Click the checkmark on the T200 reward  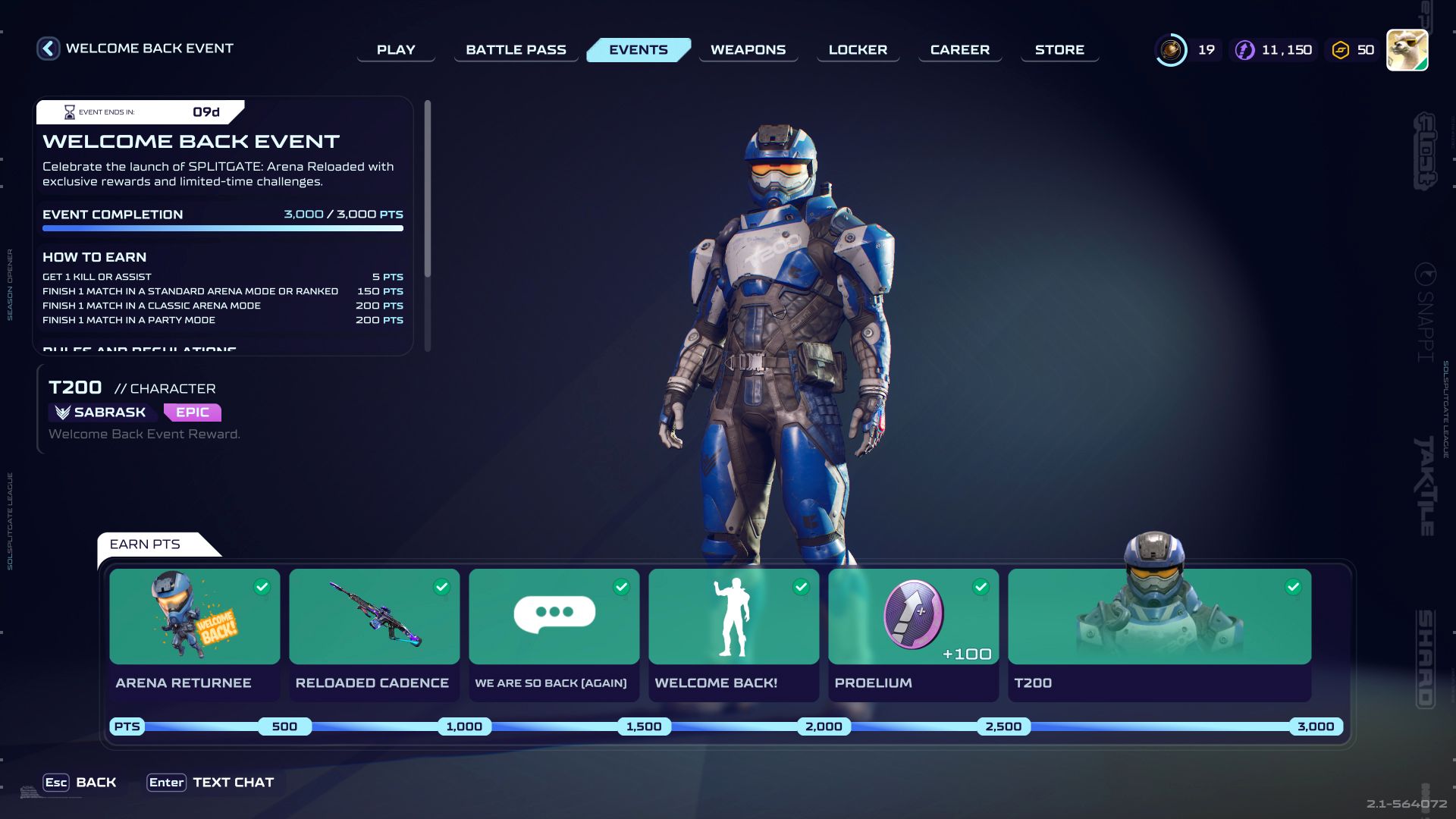[x=1293, y=586]
